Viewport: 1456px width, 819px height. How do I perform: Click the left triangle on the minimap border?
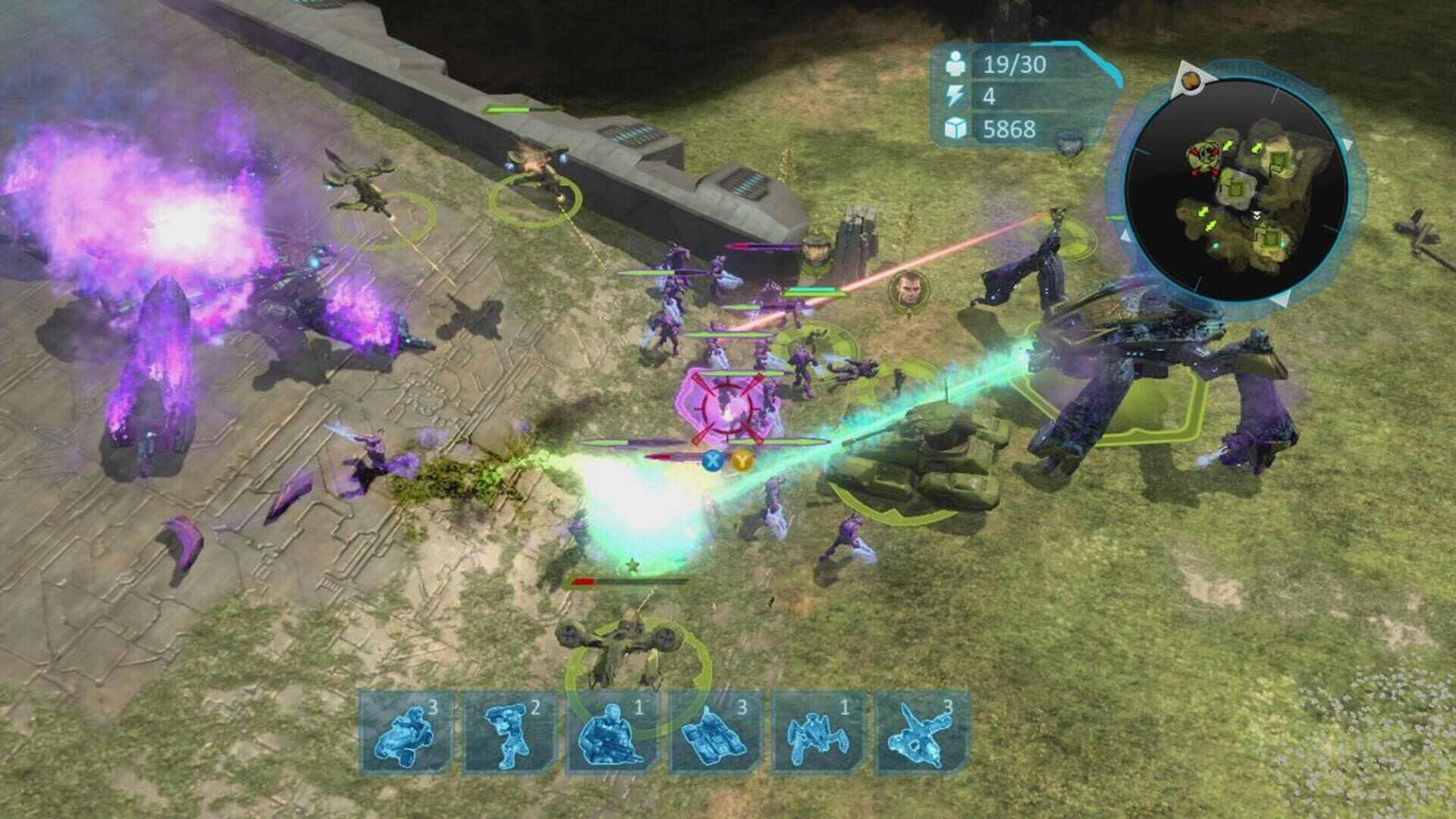tap(1125, 237)
